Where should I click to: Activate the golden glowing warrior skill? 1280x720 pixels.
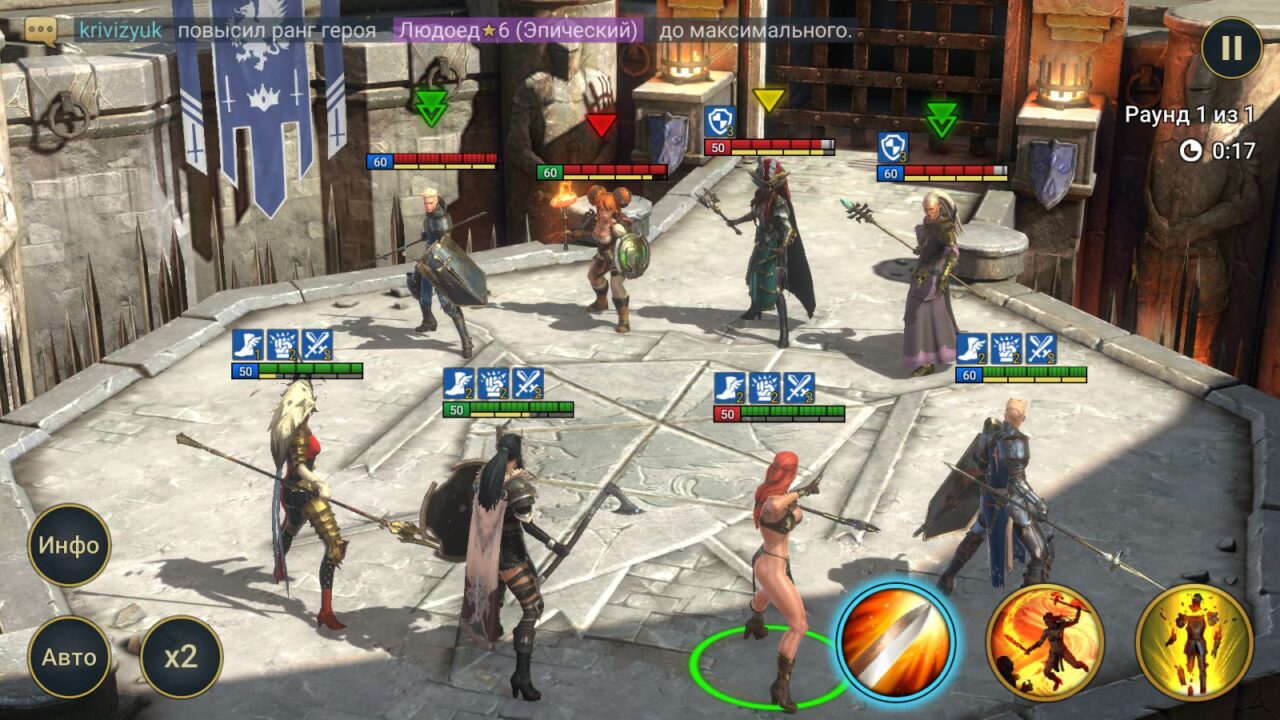click(x=1194, y=642)
